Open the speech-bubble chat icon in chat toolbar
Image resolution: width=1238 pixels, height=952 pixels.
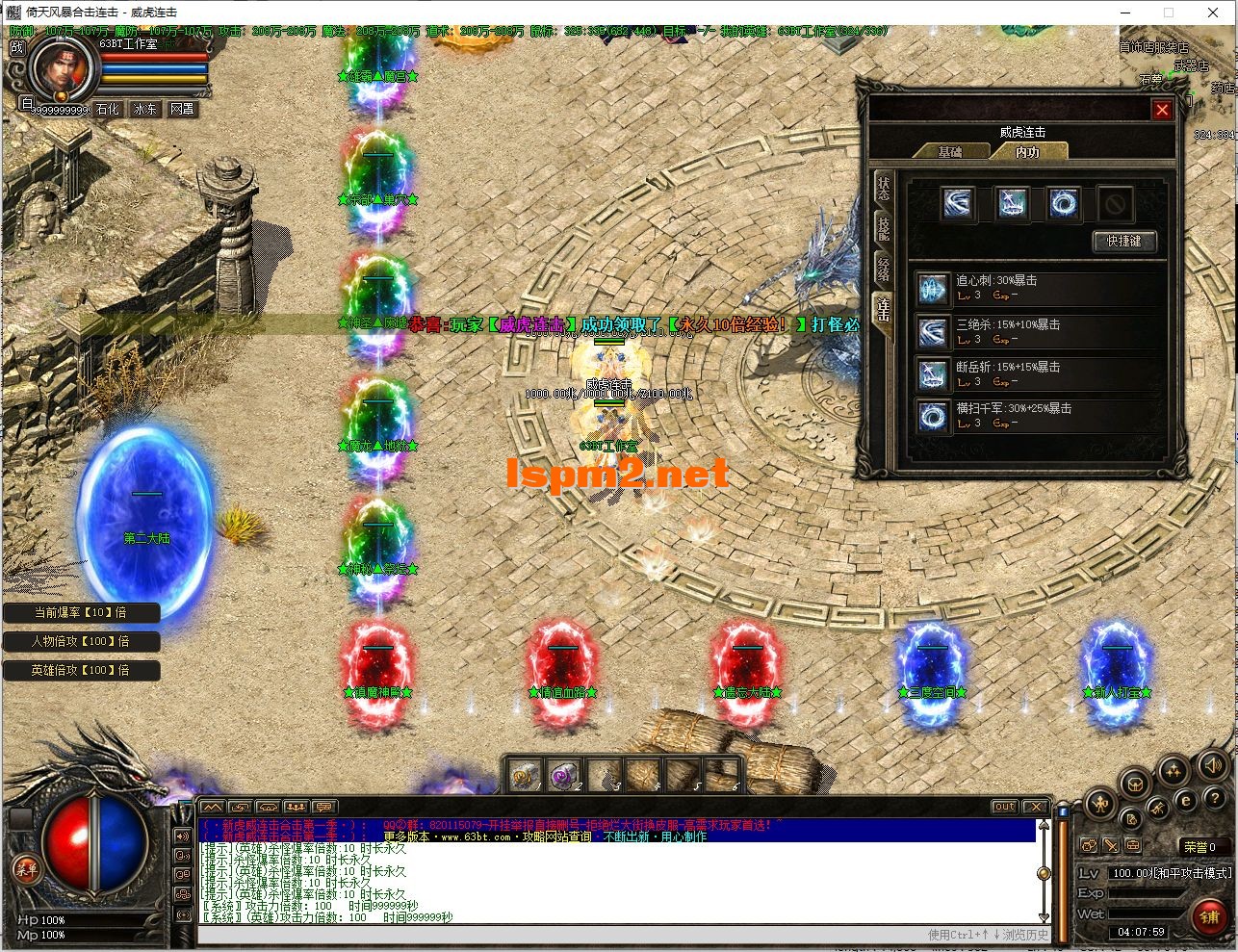323,807
